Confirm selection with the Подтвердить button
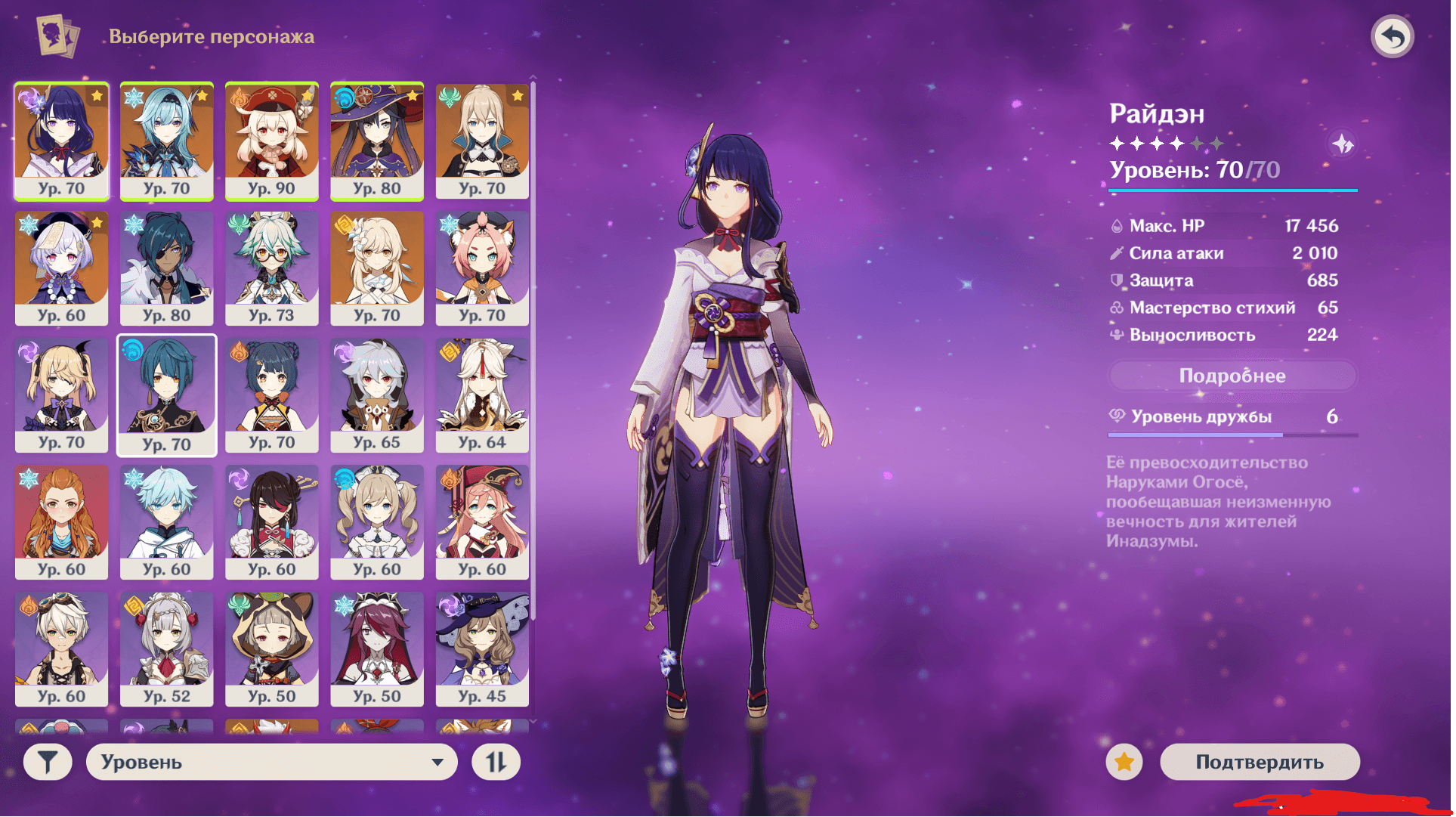Image resolution: width=1456 pixels, height=817 pixels. point(1259,762)
